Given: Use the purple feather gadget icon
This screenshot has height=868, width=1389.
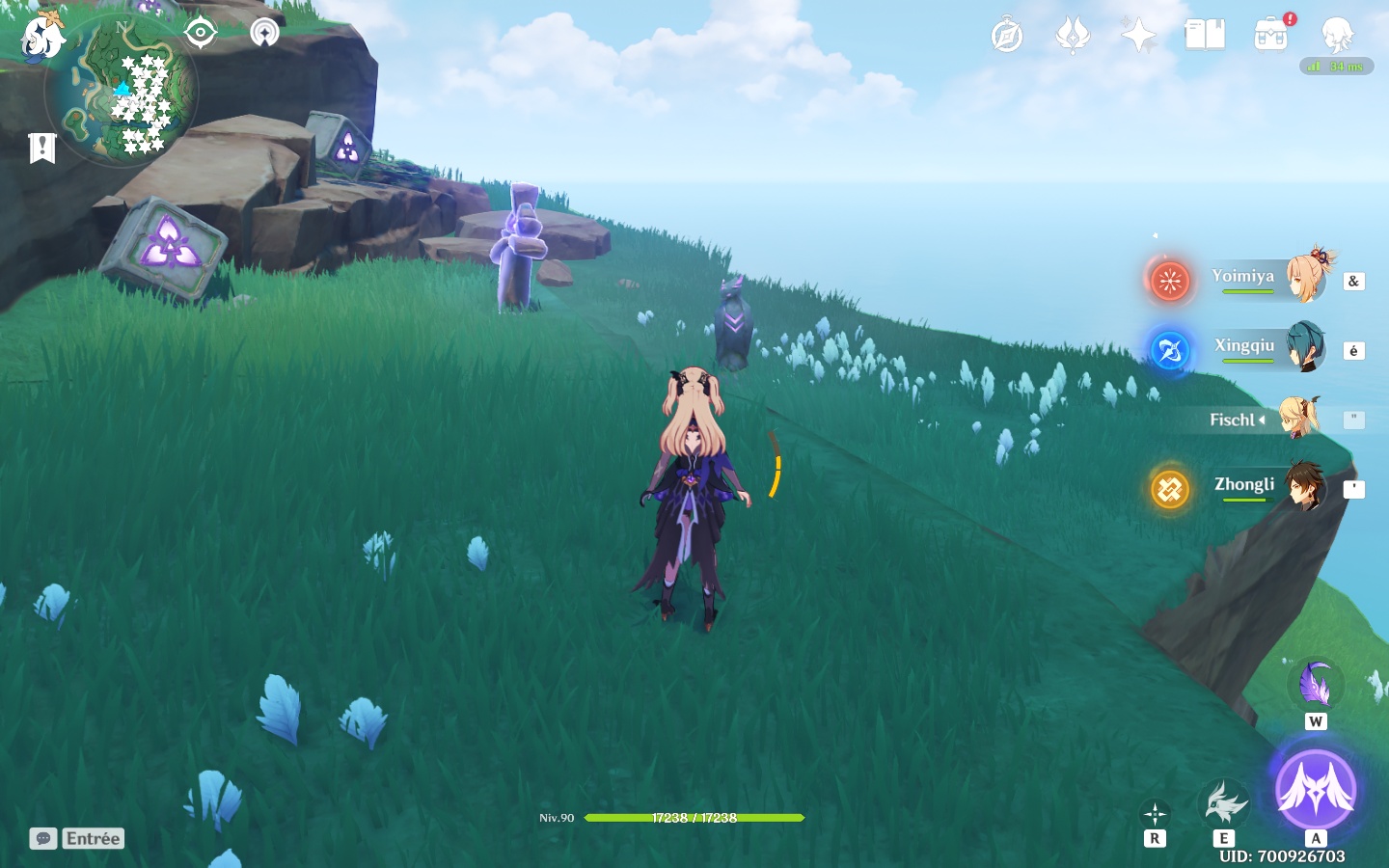Looking at the screenshot, I should [1315, 685].
